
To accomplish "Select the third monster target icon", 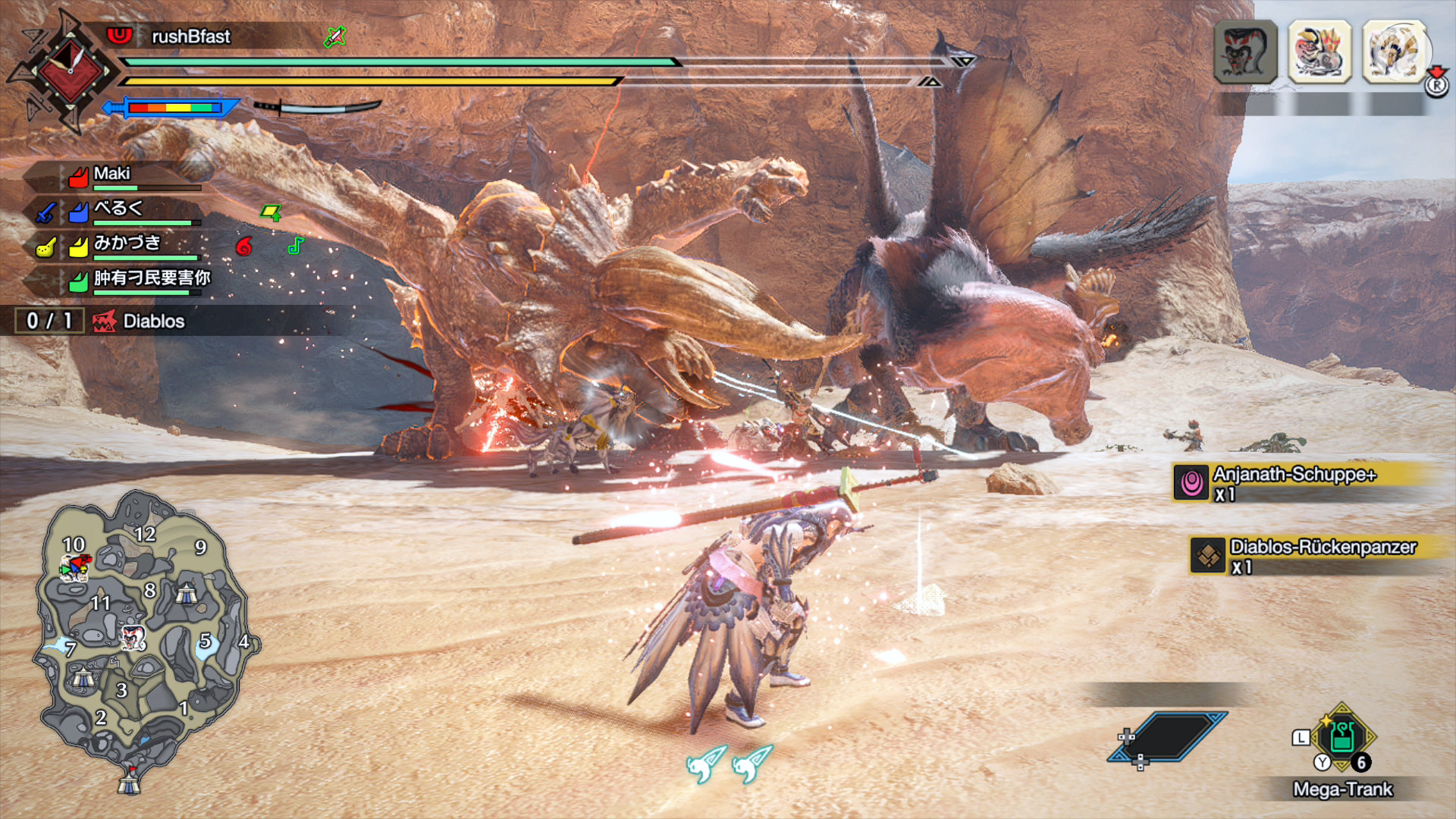I will click(x=1394, y=52).
